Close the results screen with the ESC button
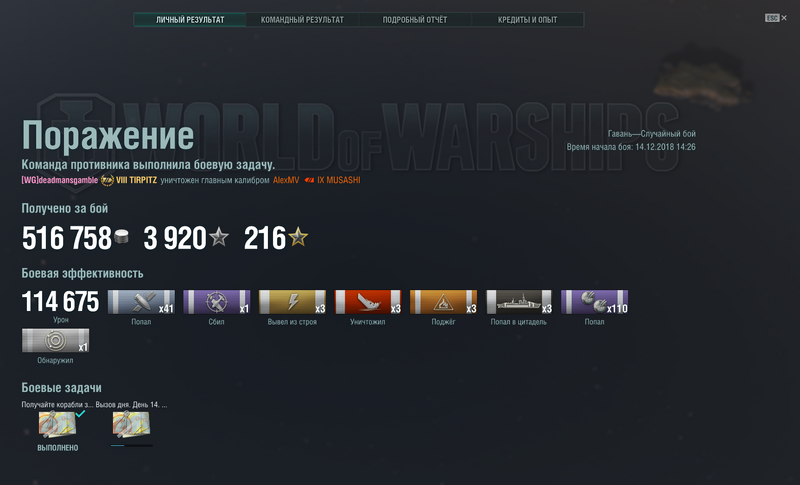Image resolution: width=800 pixels, height=485 pixels. (x=774, y=18)
